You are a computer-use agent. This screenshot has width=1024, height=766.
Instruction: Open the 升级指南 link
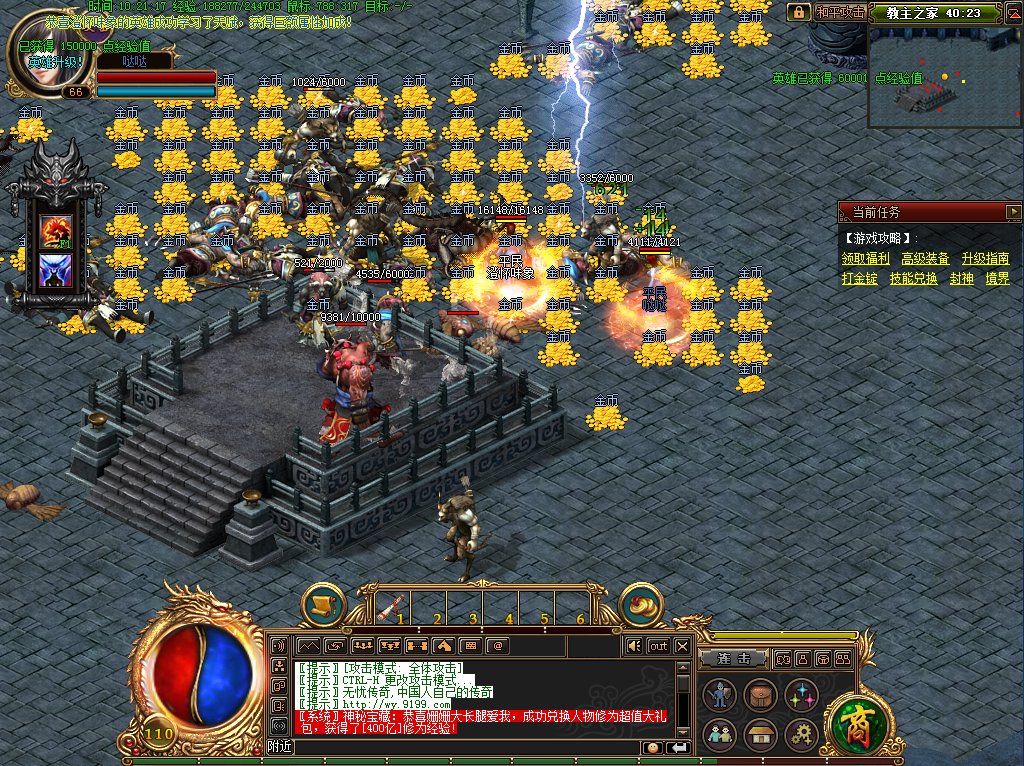[985, 258]
